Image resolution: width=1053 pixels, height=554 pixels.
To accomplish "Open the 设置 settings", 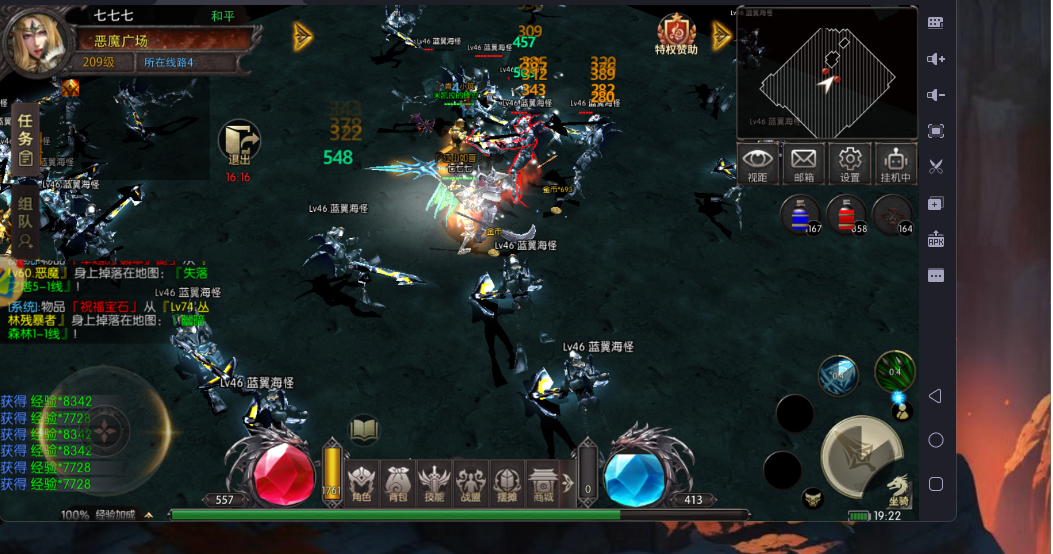I will tap(850, 163).
